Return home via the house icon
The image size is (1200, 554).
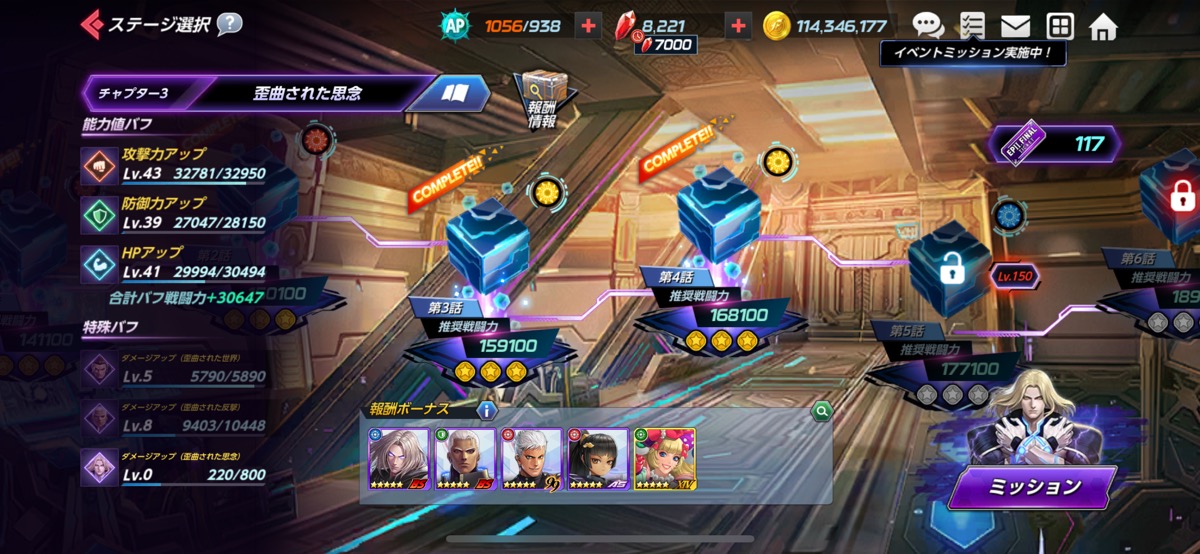coord(1103,25)
